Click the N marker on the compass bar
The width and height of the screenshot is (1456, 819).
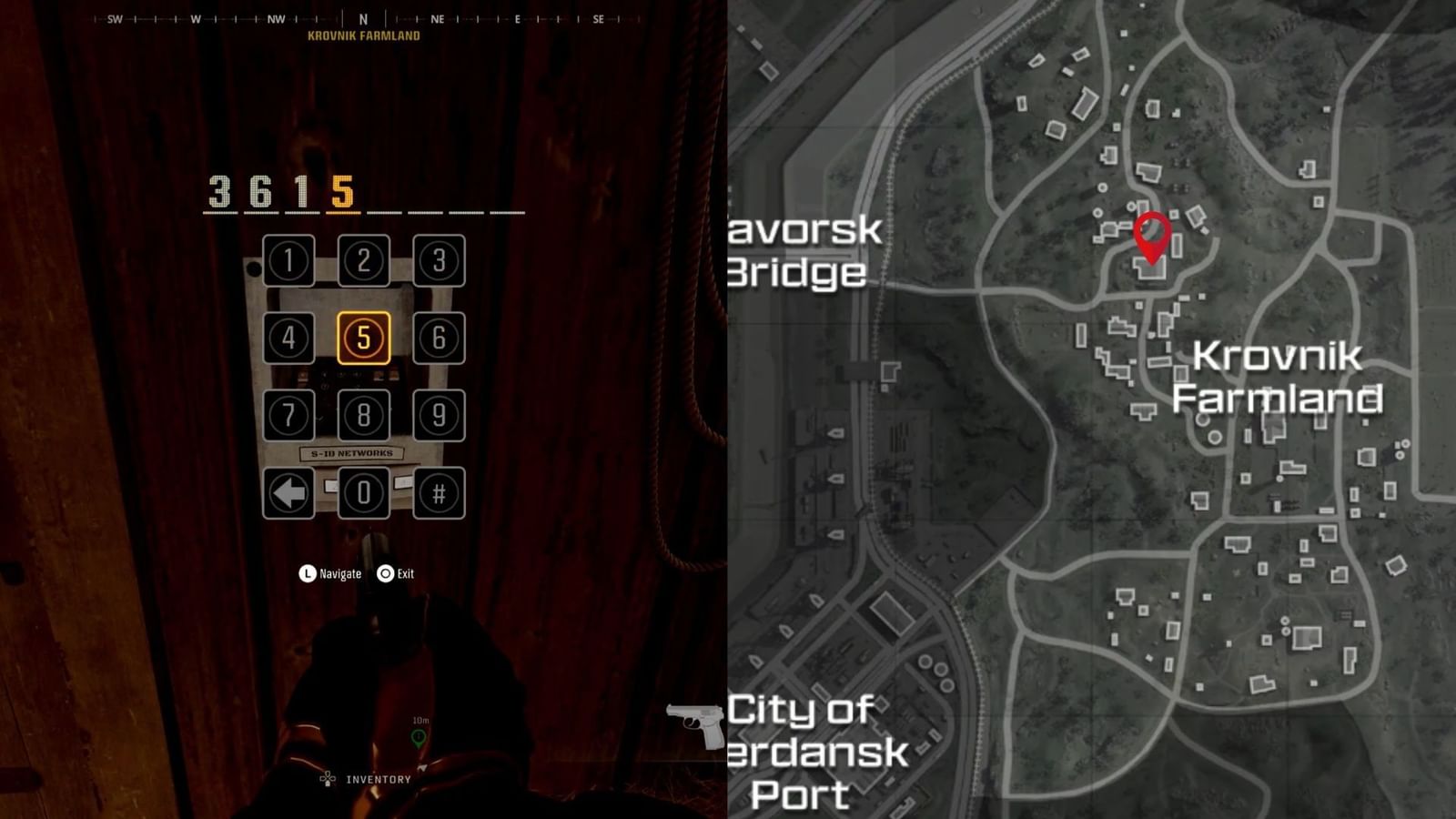[363, 16]
